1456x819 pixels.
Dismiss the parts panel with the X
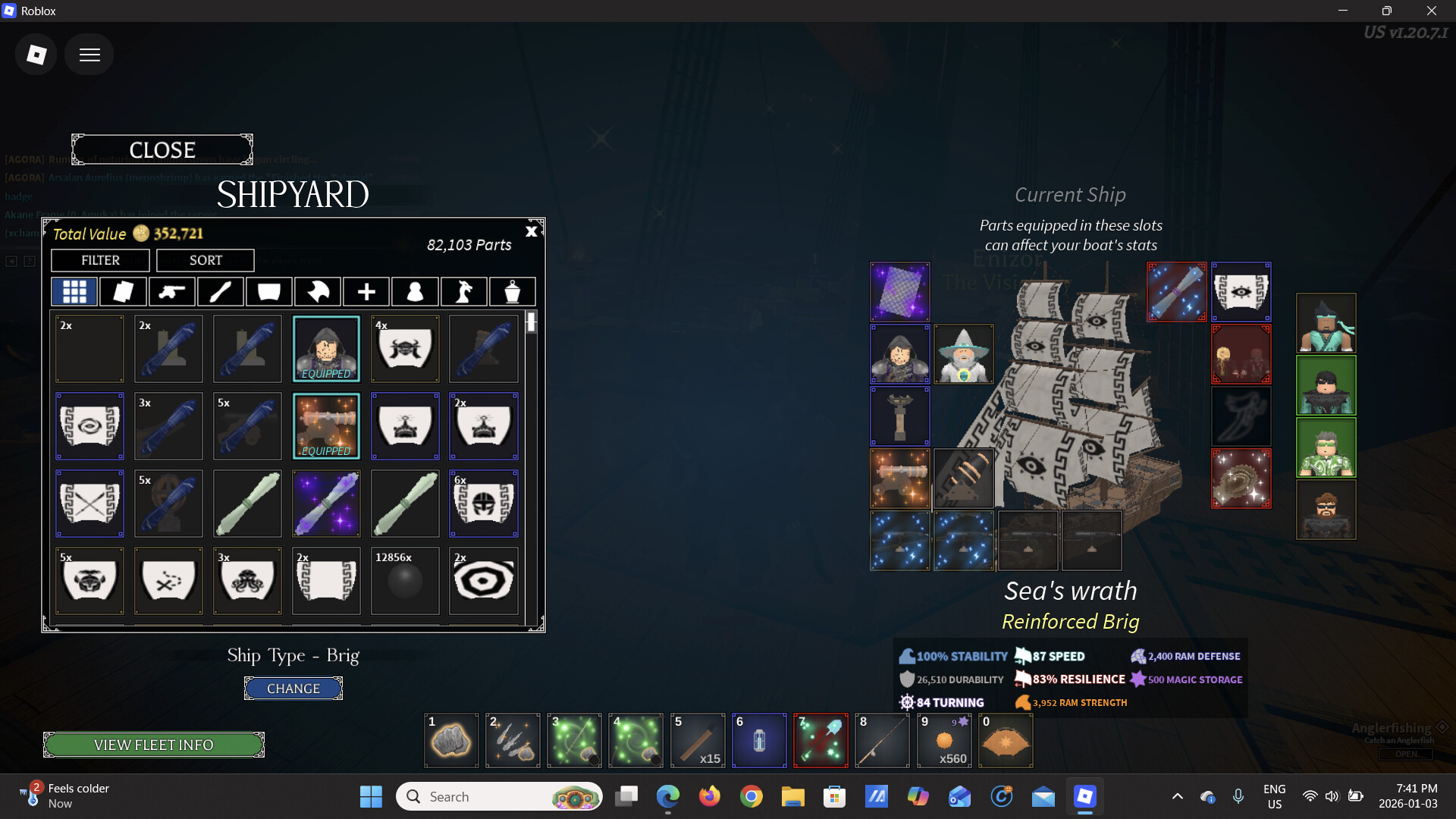click(532, 231)
